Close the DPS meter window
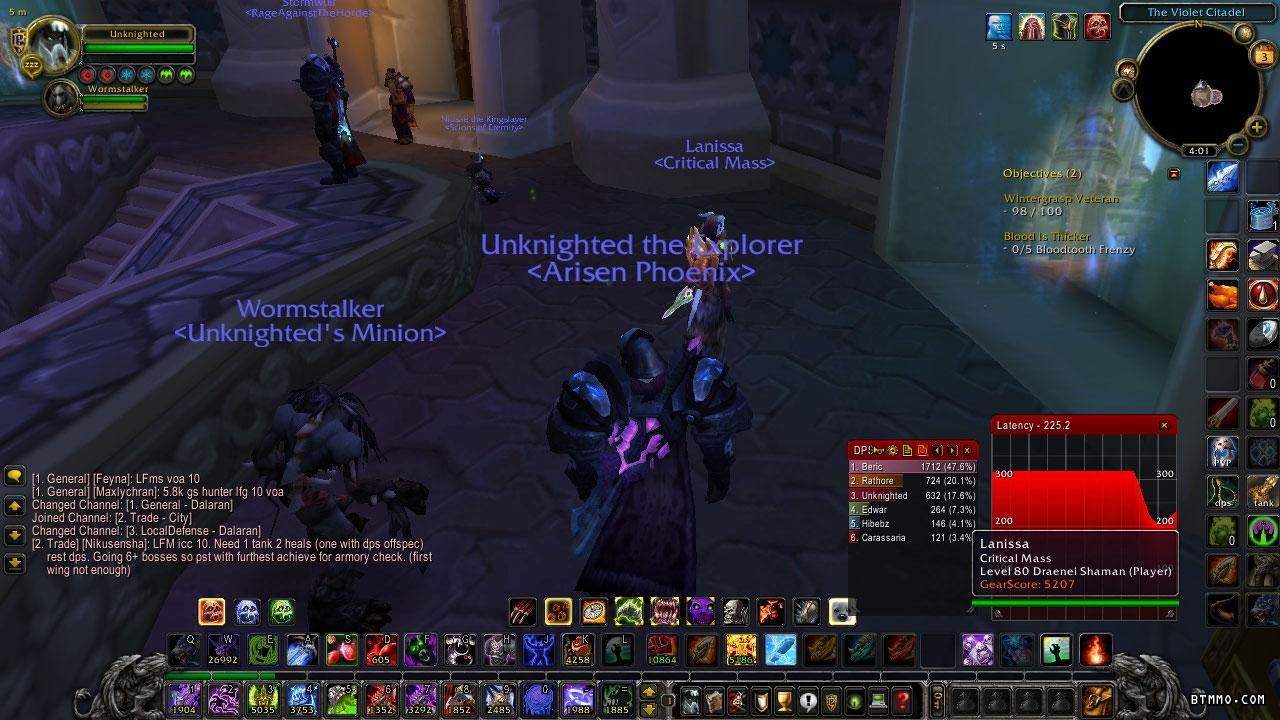The width and height of the screenshot is (1280, 720). (x=967, y=451)
